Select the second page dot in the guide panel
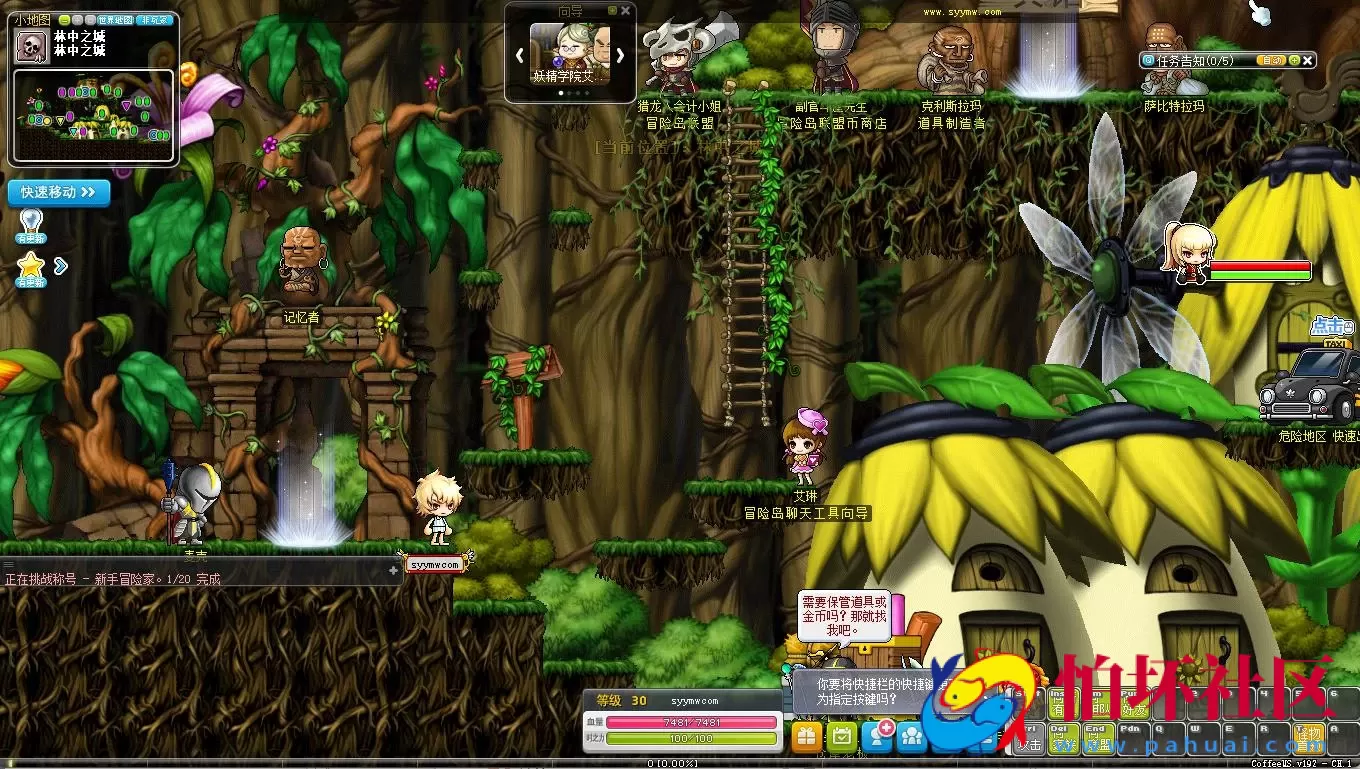Screen dimensions: 1360x769 (569, 93)
